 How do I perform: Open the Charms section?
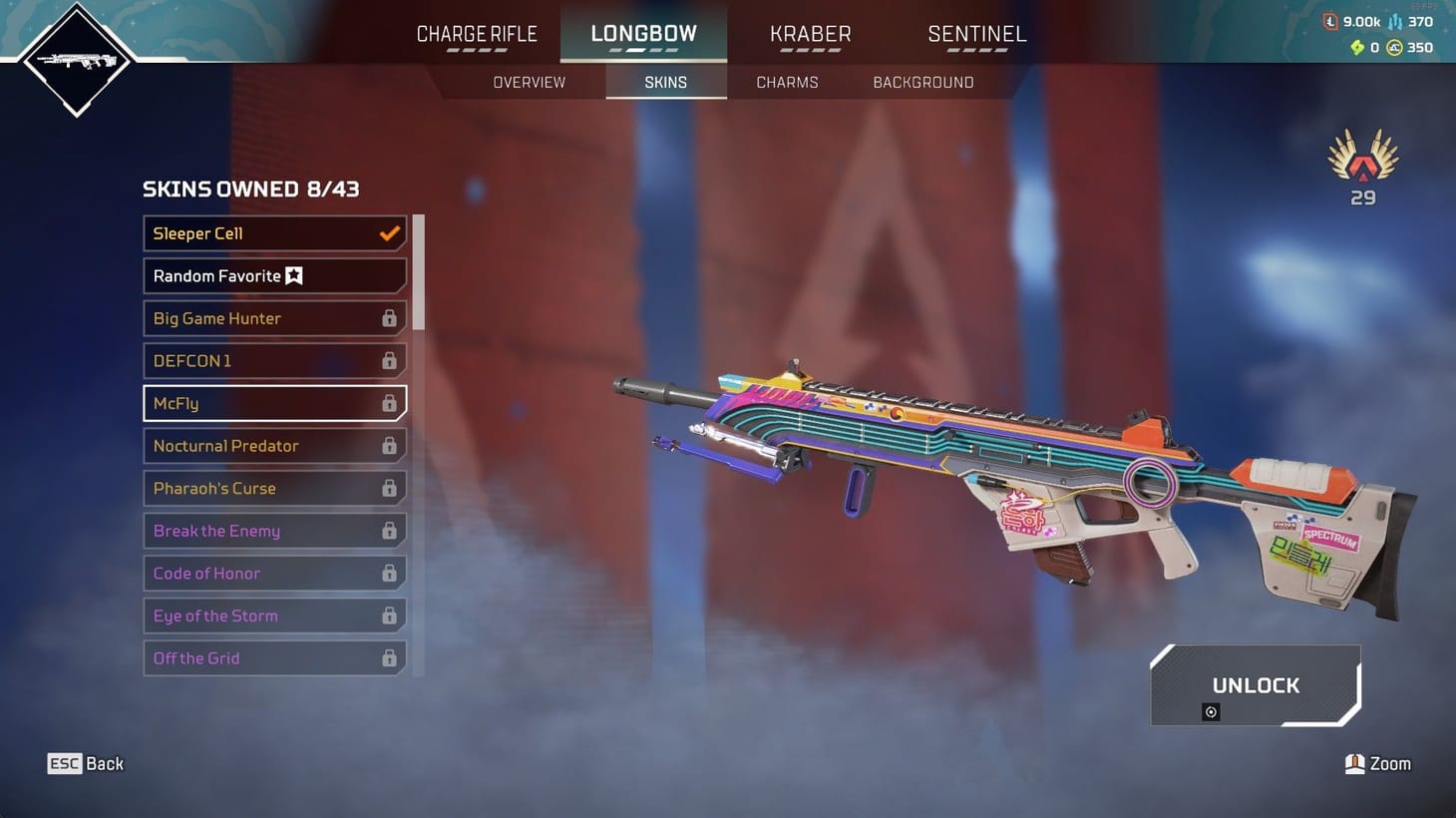[x=786, y=82]
